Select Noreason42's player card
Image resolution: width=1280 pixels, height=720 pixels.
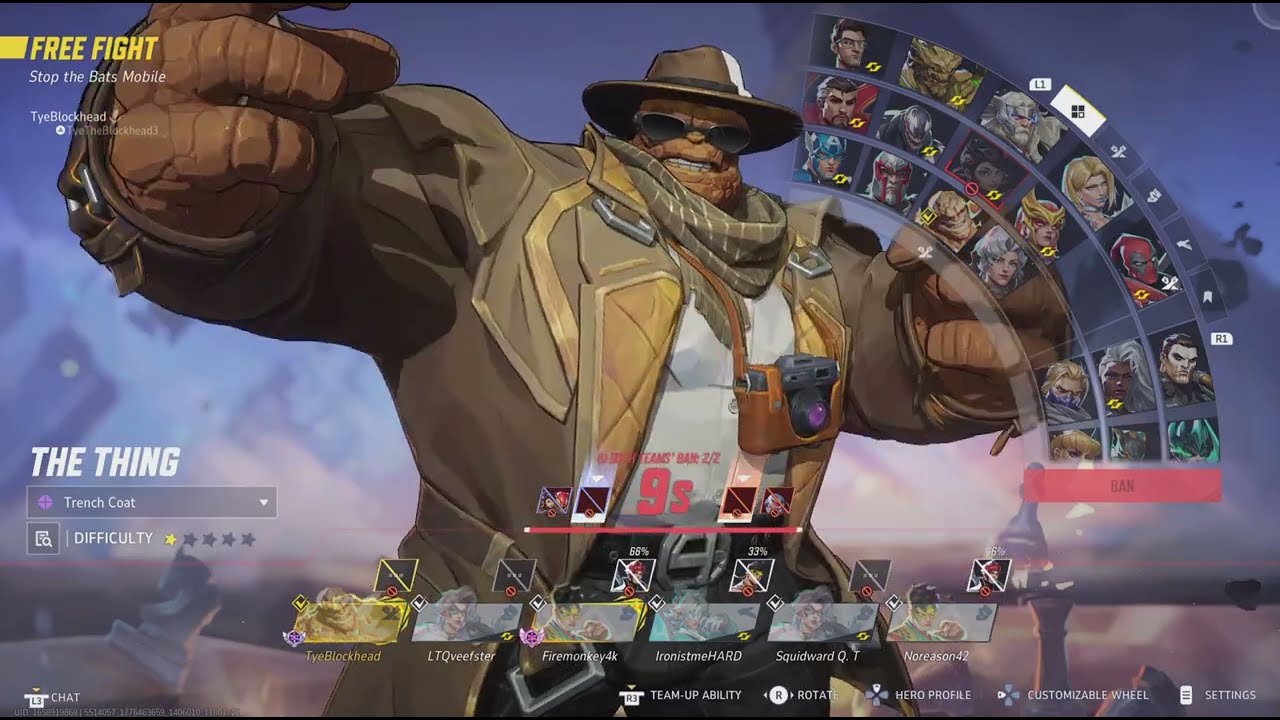[940, 622]
